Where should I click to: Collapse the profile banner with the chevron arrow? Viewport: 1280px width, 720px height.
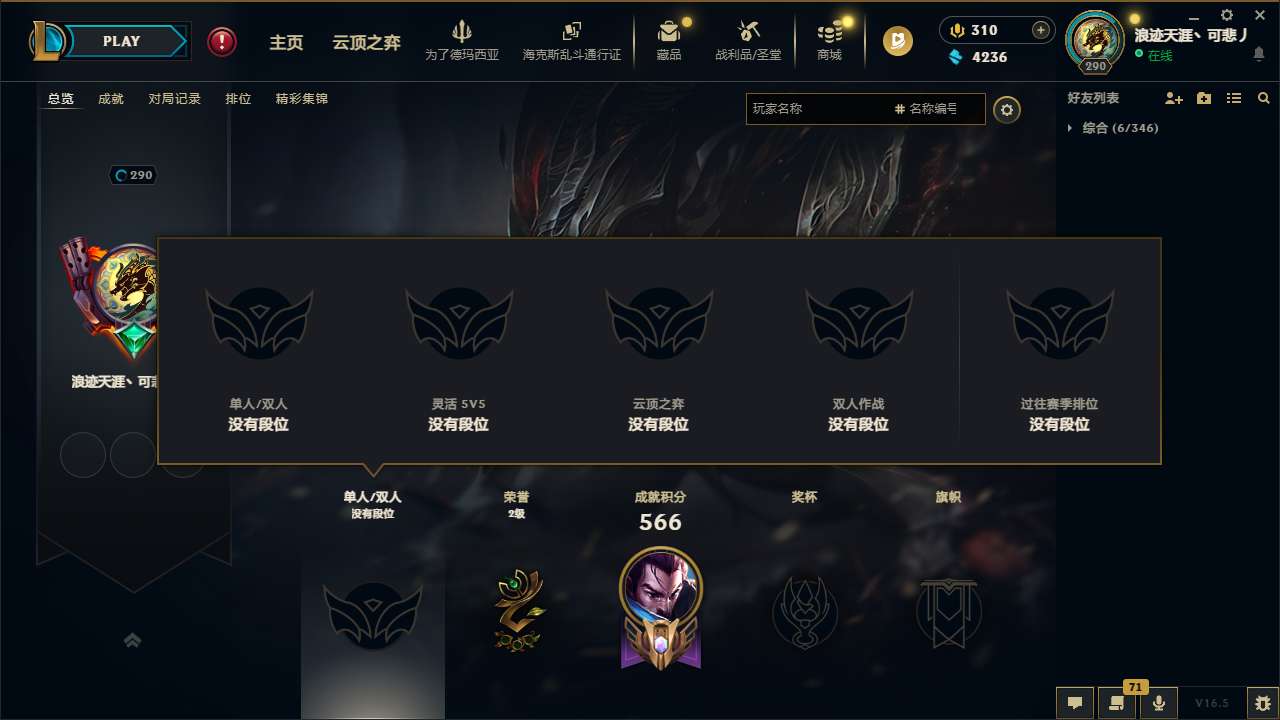pyautogui.click(x=133, y=640)
